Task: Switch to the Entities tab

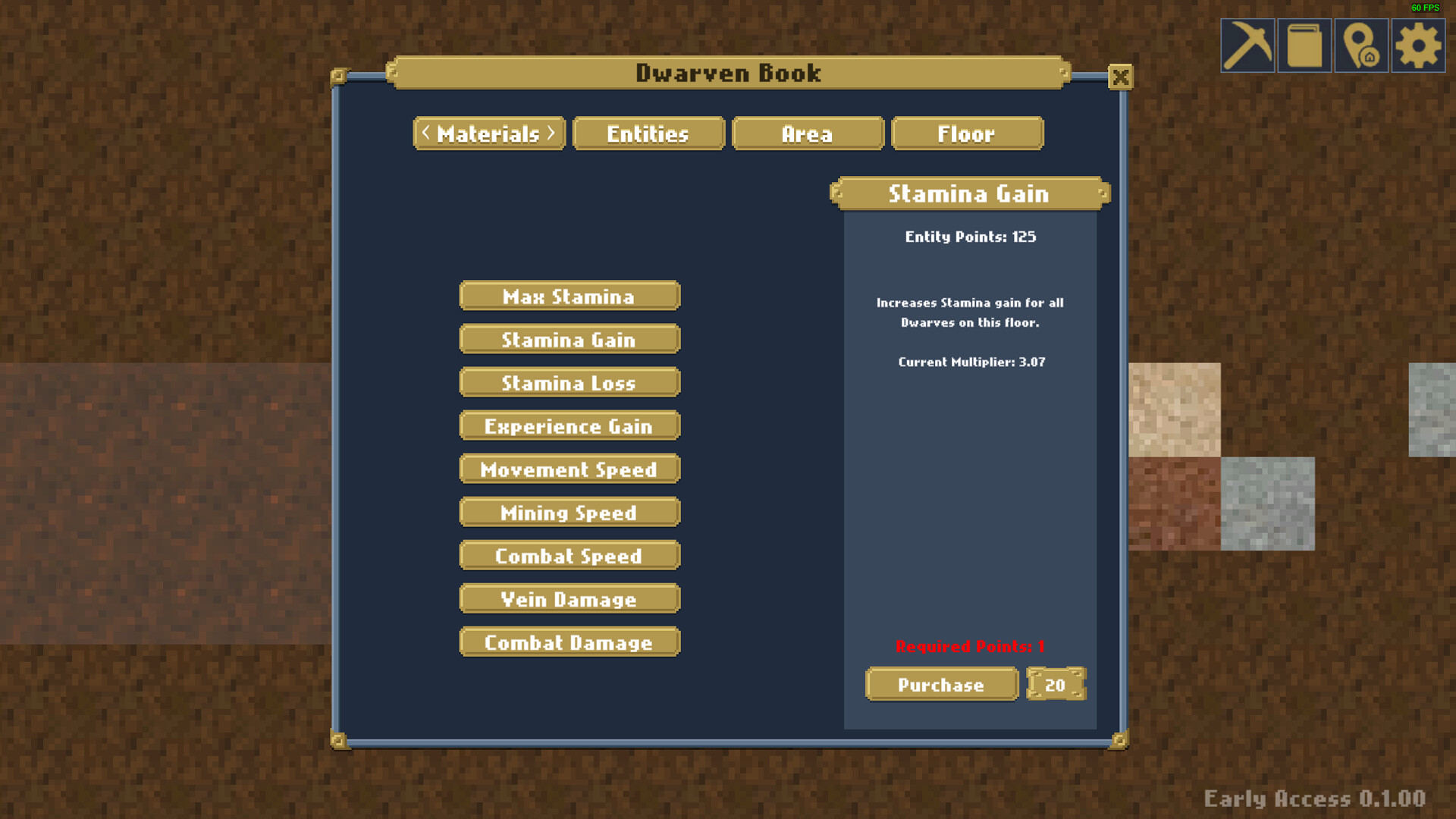Action: [648, 133]
